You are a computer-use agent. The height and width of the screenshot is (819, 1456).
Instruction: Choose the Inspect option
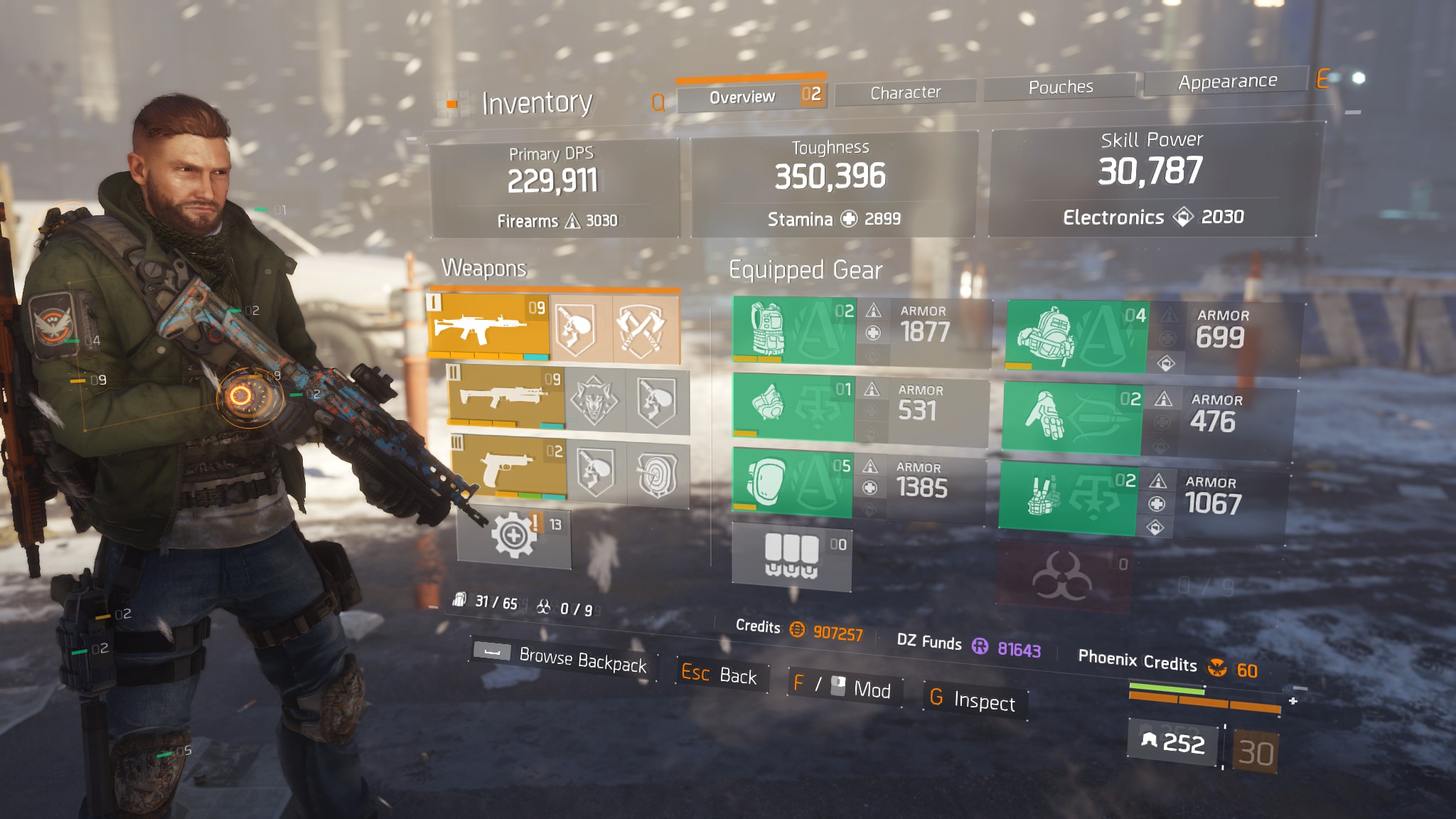coord(973,700)
